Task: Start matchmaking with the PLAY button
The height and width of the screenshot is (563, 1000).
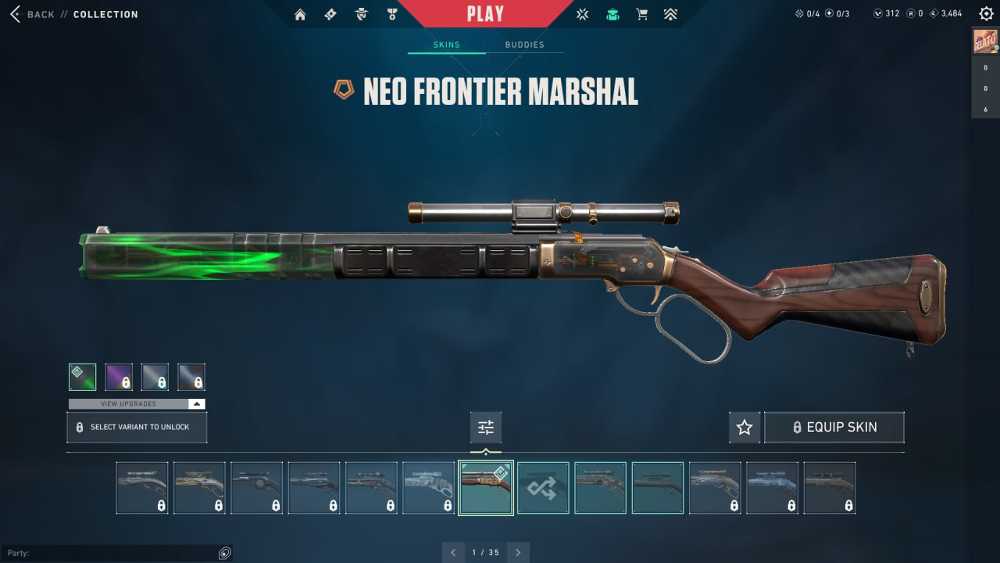Action: (x=485, y=14)
